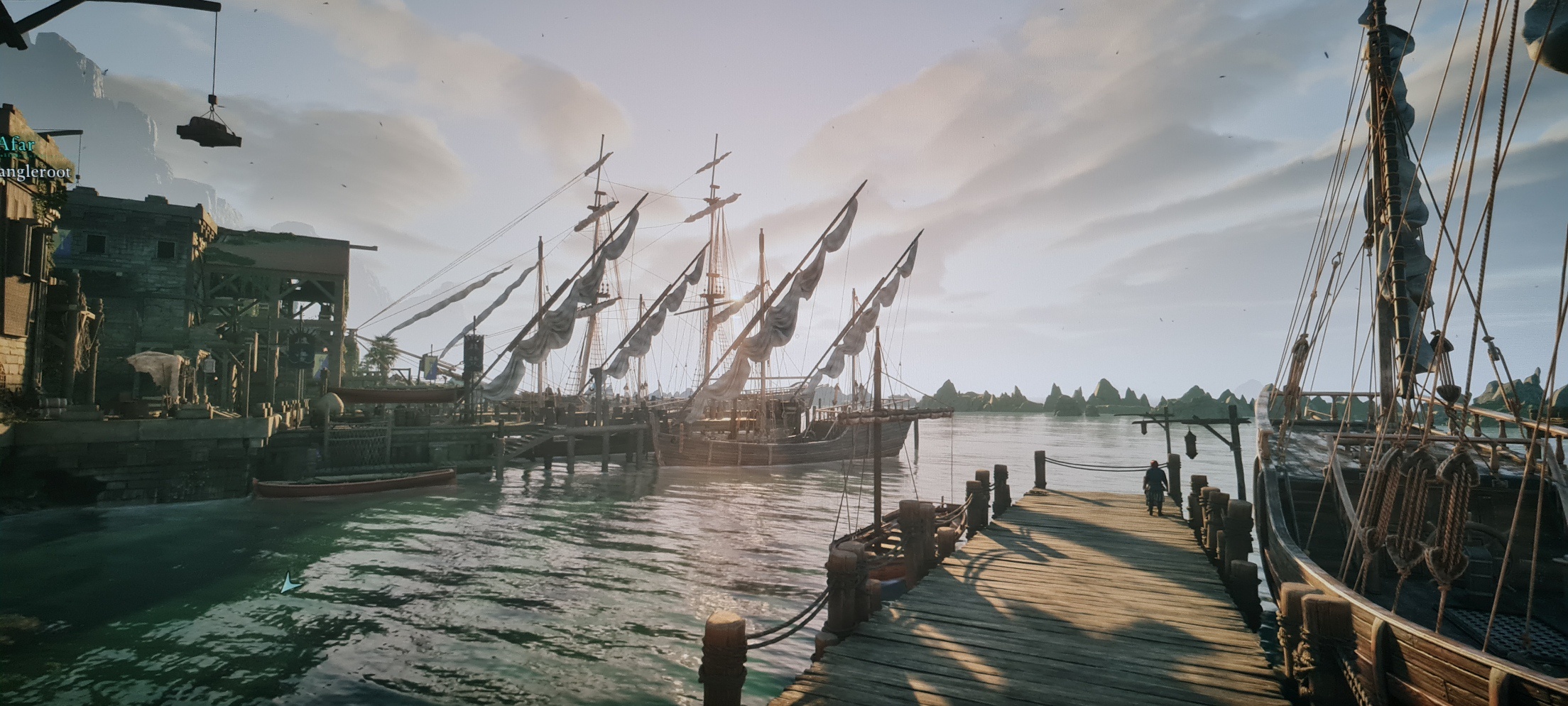
Task: Select the 'Afar' quest title in tracker
Action: click(17, 145)
